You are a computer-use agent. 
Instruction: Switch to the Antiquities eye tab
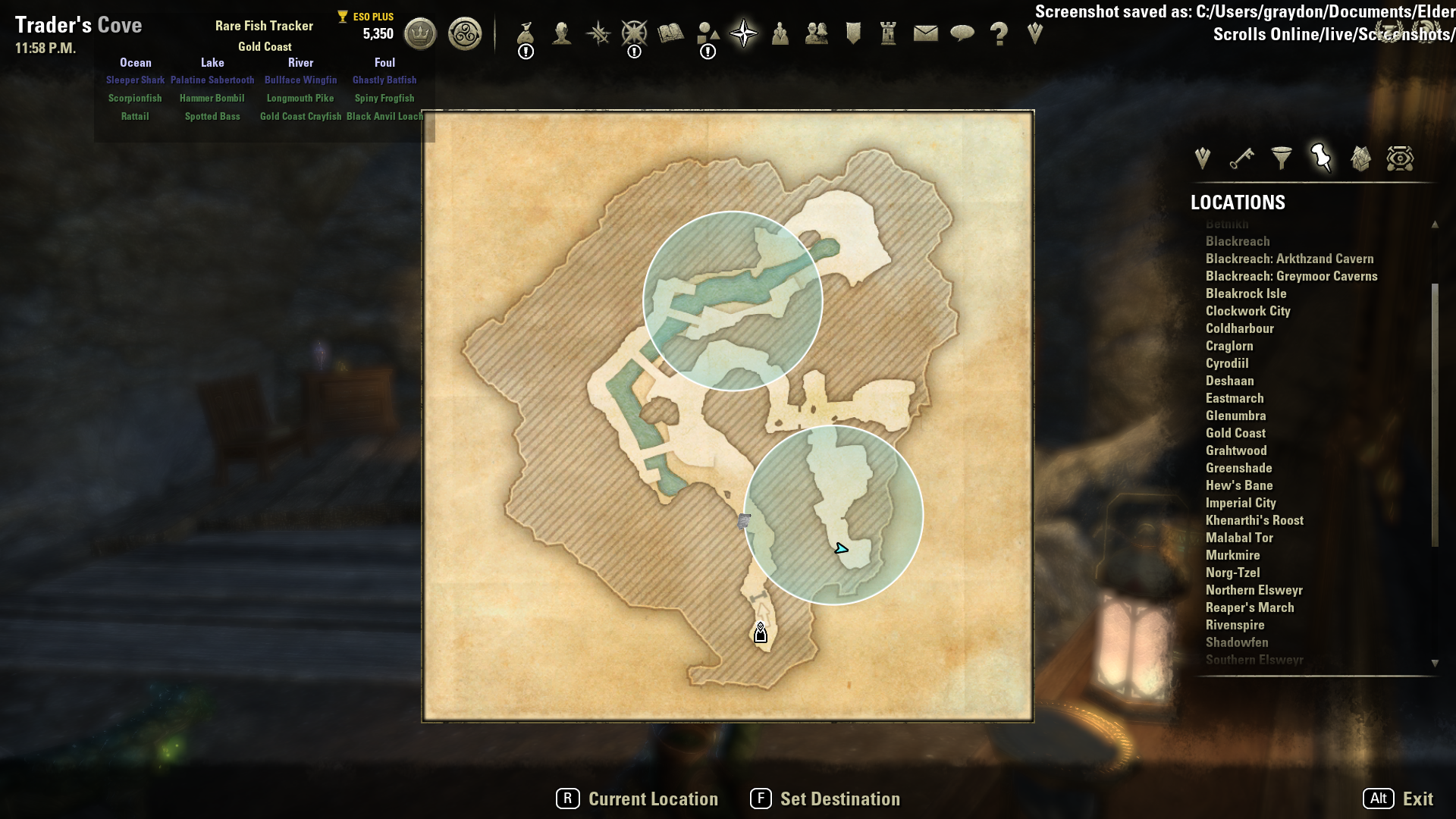pyautogui.click(x=1400, y=158)
